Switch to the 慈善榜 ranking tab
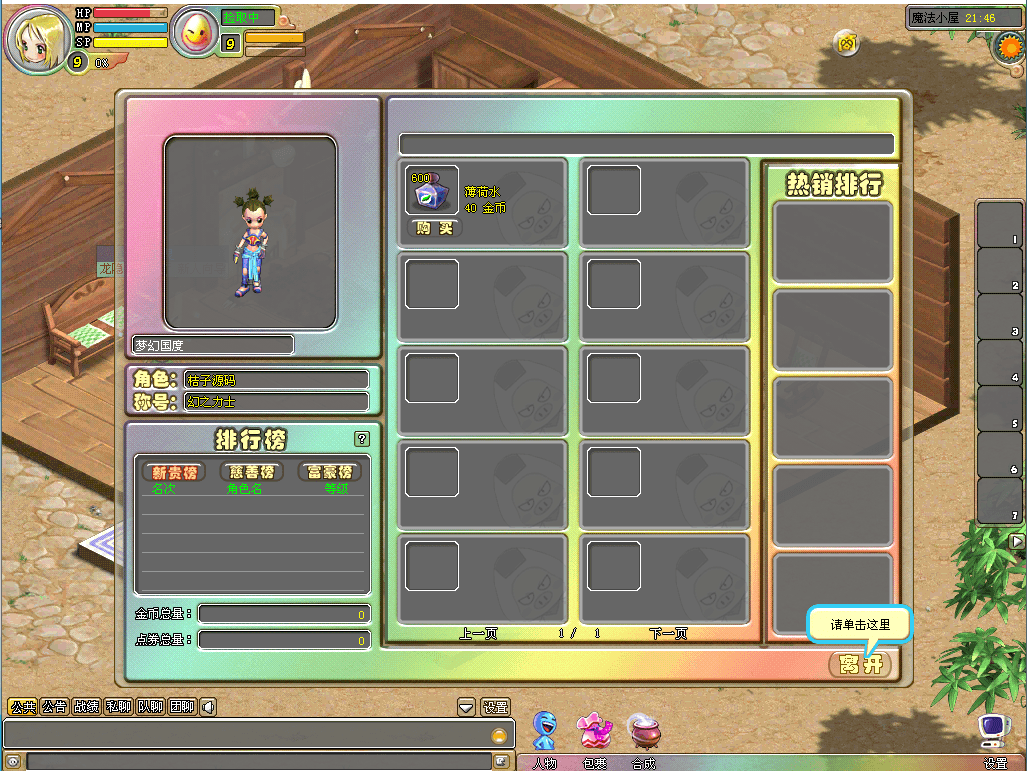 point(252,472)
